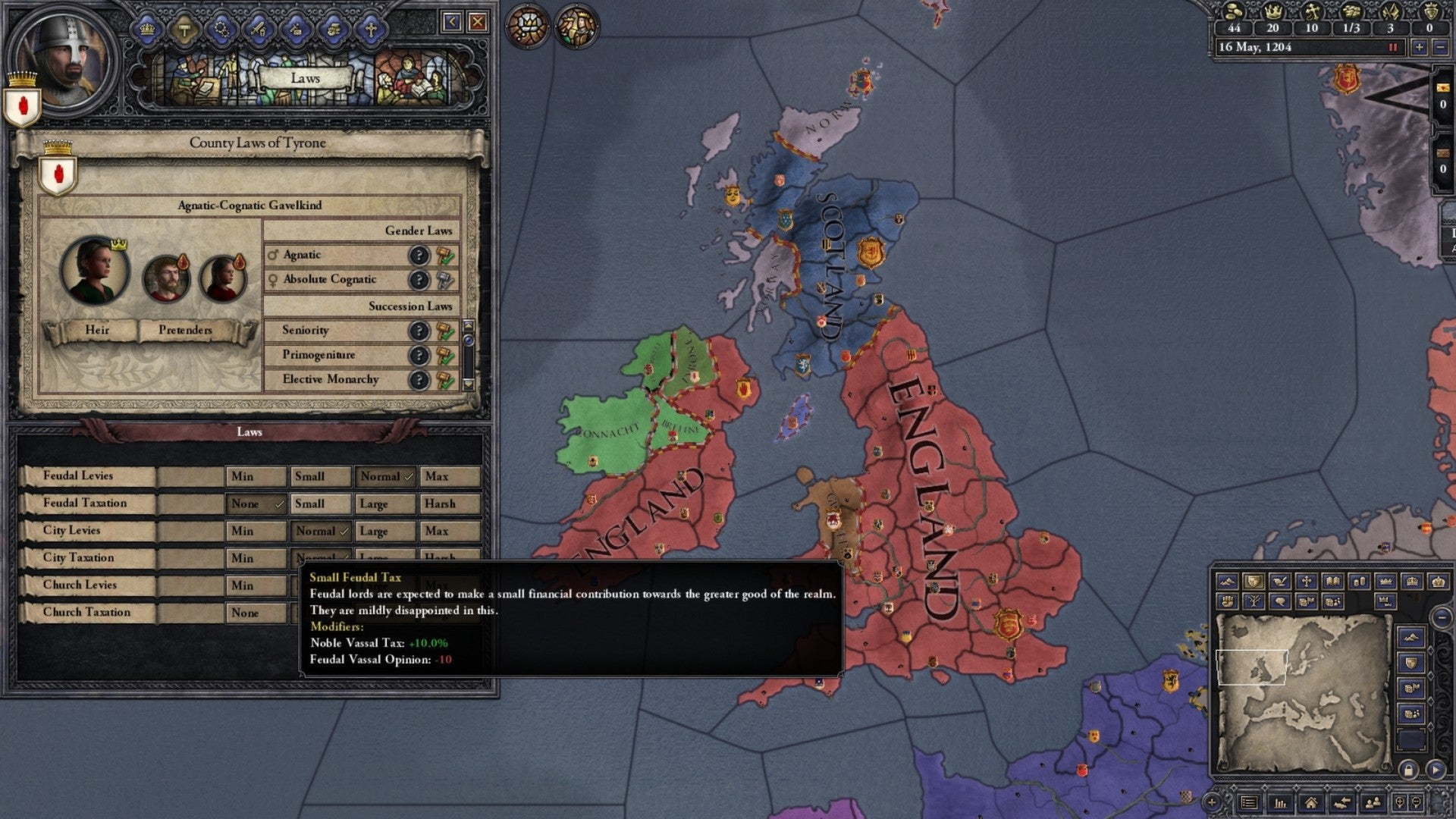Set Church Taxation to None
The height and width of the screenshot is (819, 1456).
point(256,613)
